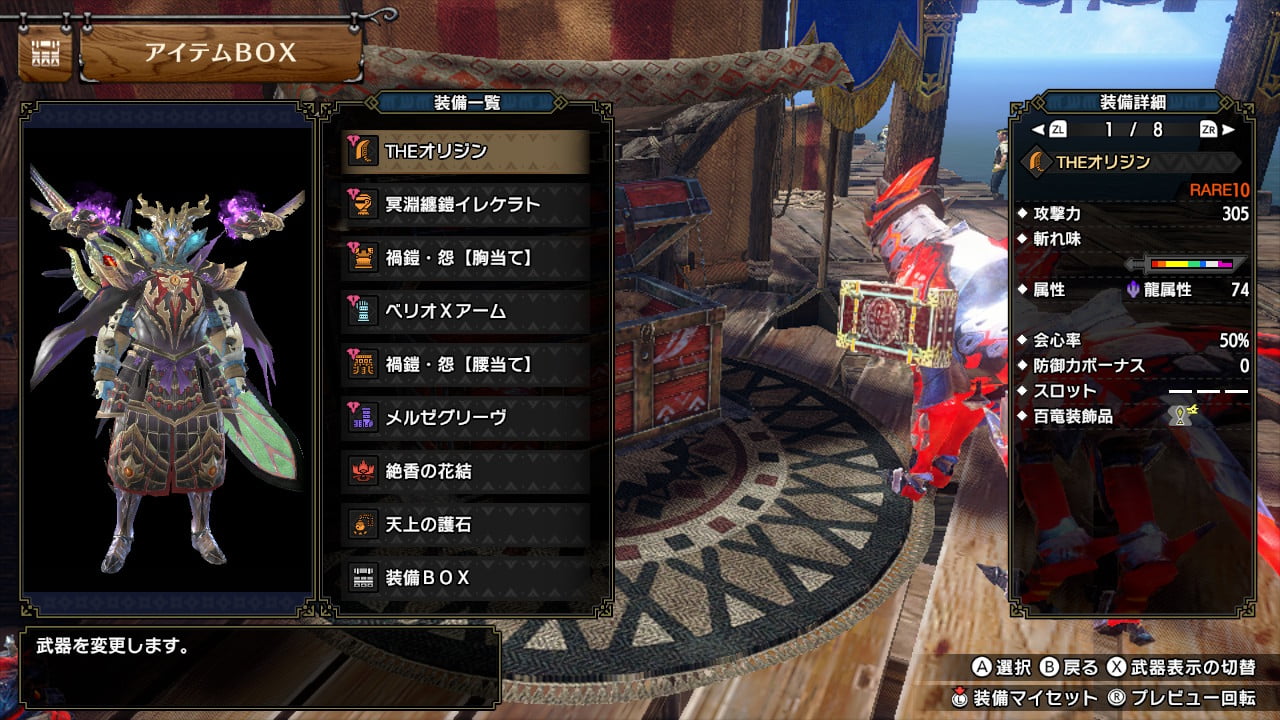Select the 禍鎧・怨【腰当て】 waist armor

point(465,364)
